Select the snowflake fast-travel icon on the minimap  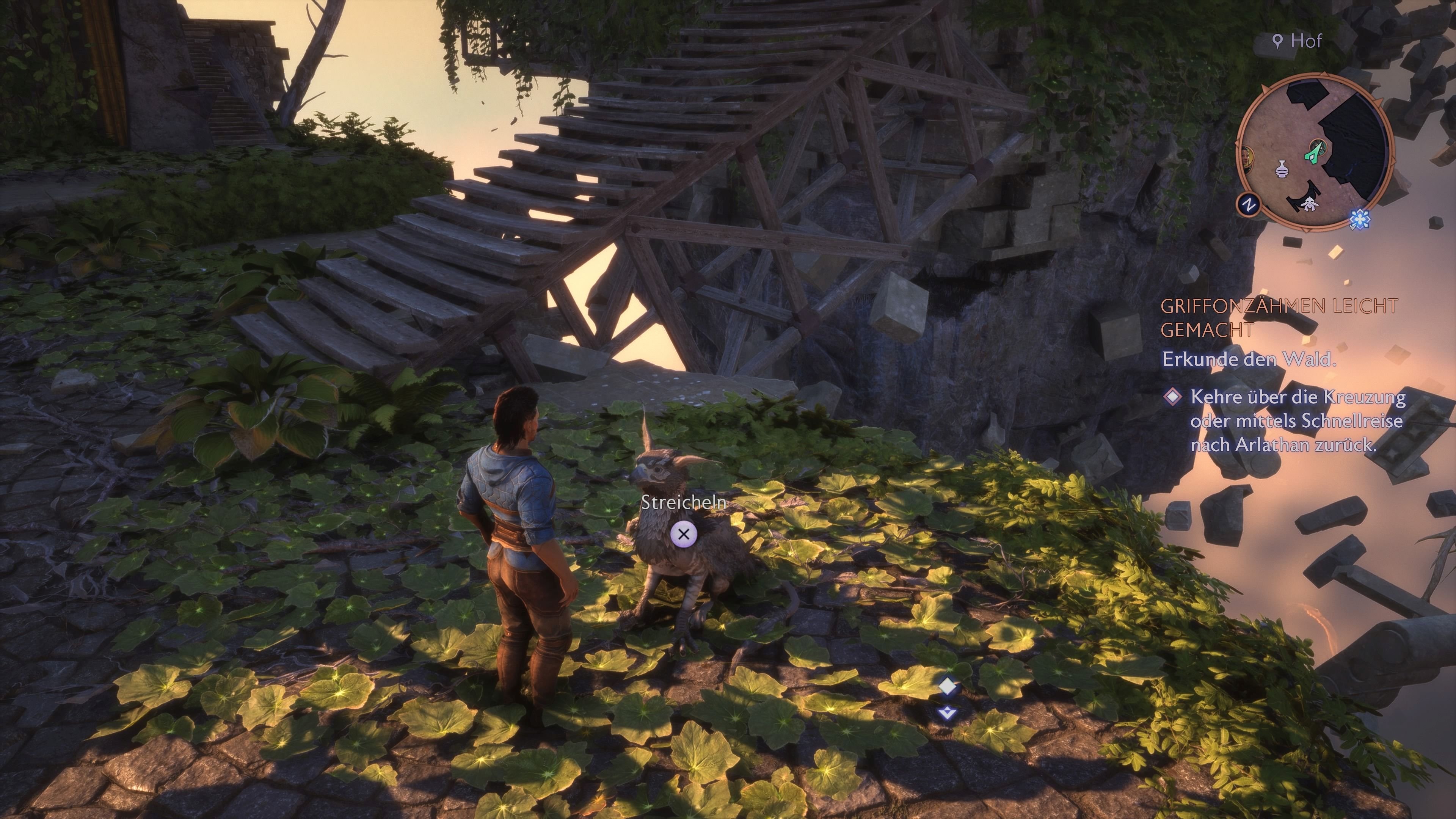(1360, 219)
